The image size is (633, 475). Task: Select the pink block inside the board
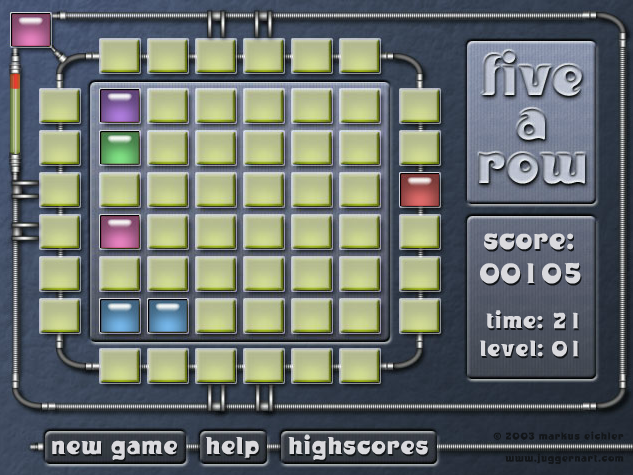tap(119, 232)
